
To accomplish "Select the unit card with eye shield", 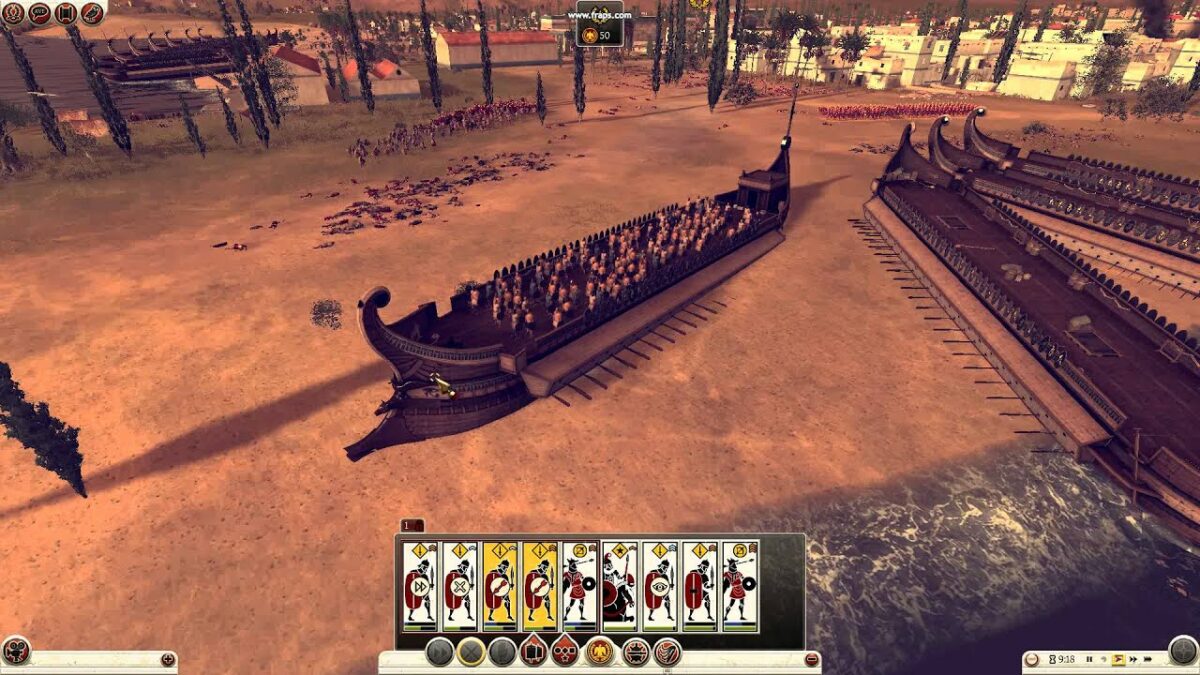I will 659,586.
